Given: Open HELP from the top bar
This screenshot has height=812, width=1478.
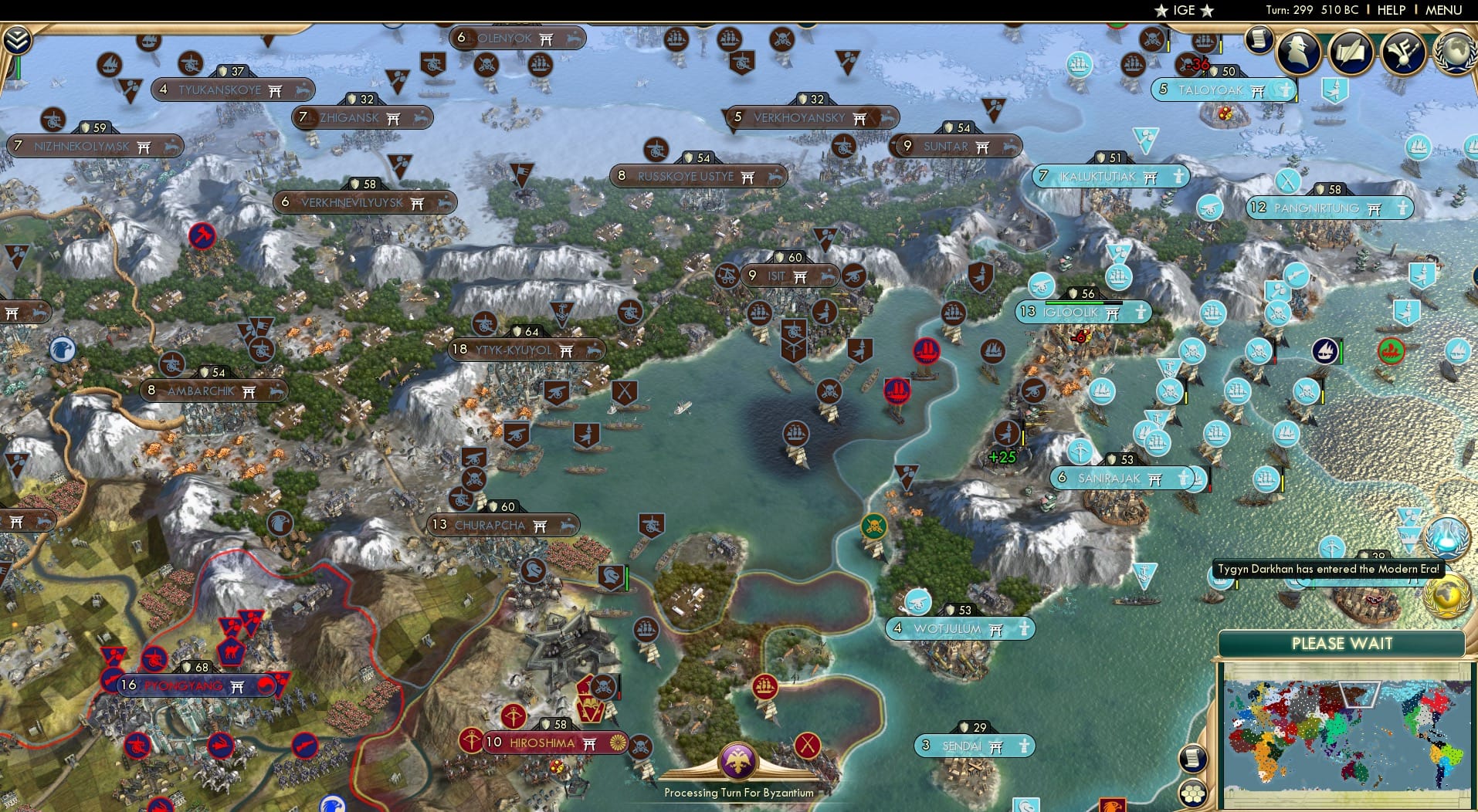Looking at the screenshot, I should coord(1392,10).
